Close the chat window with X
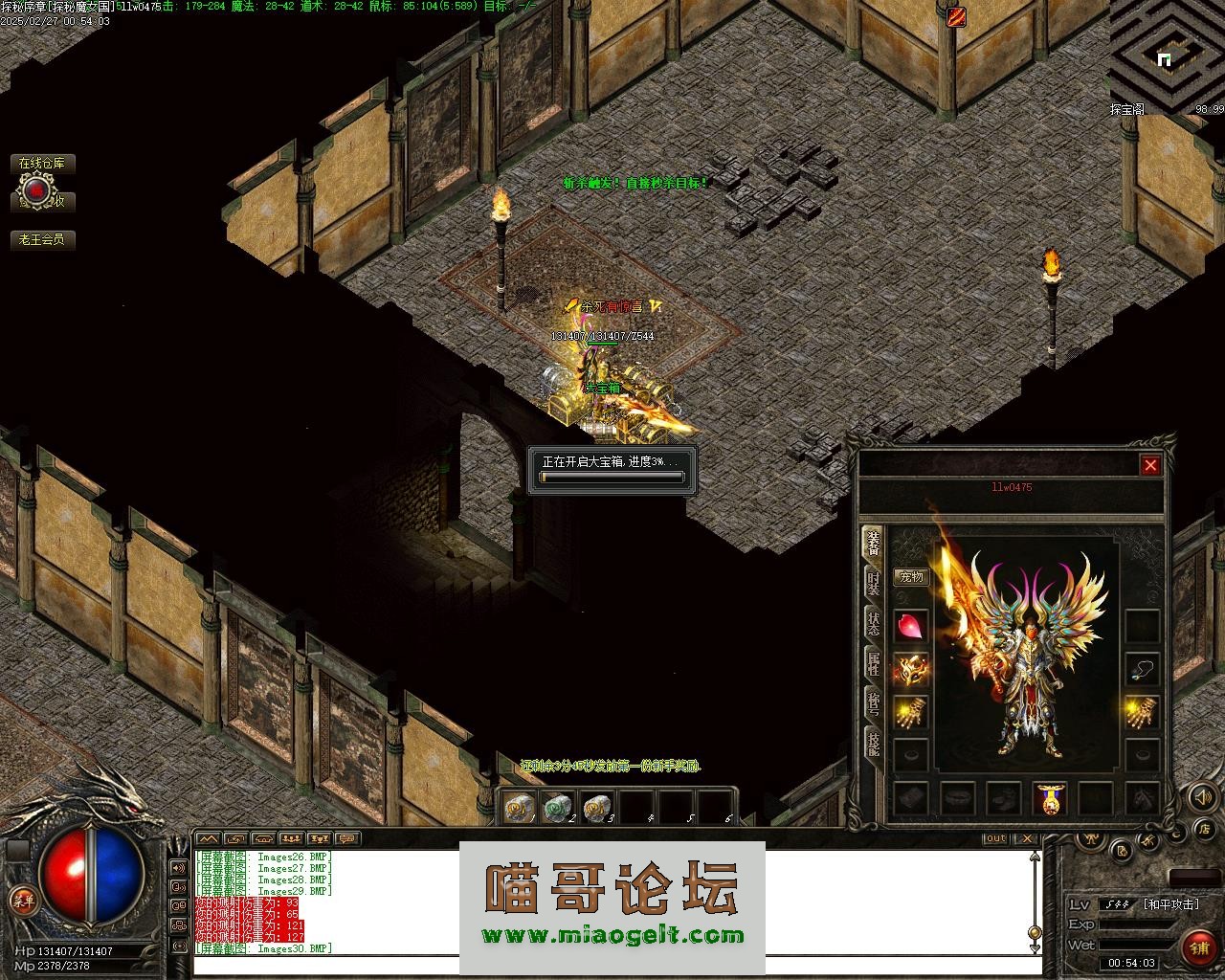The height and width of the screenshot is (980, 1225). pos(1026,838)
